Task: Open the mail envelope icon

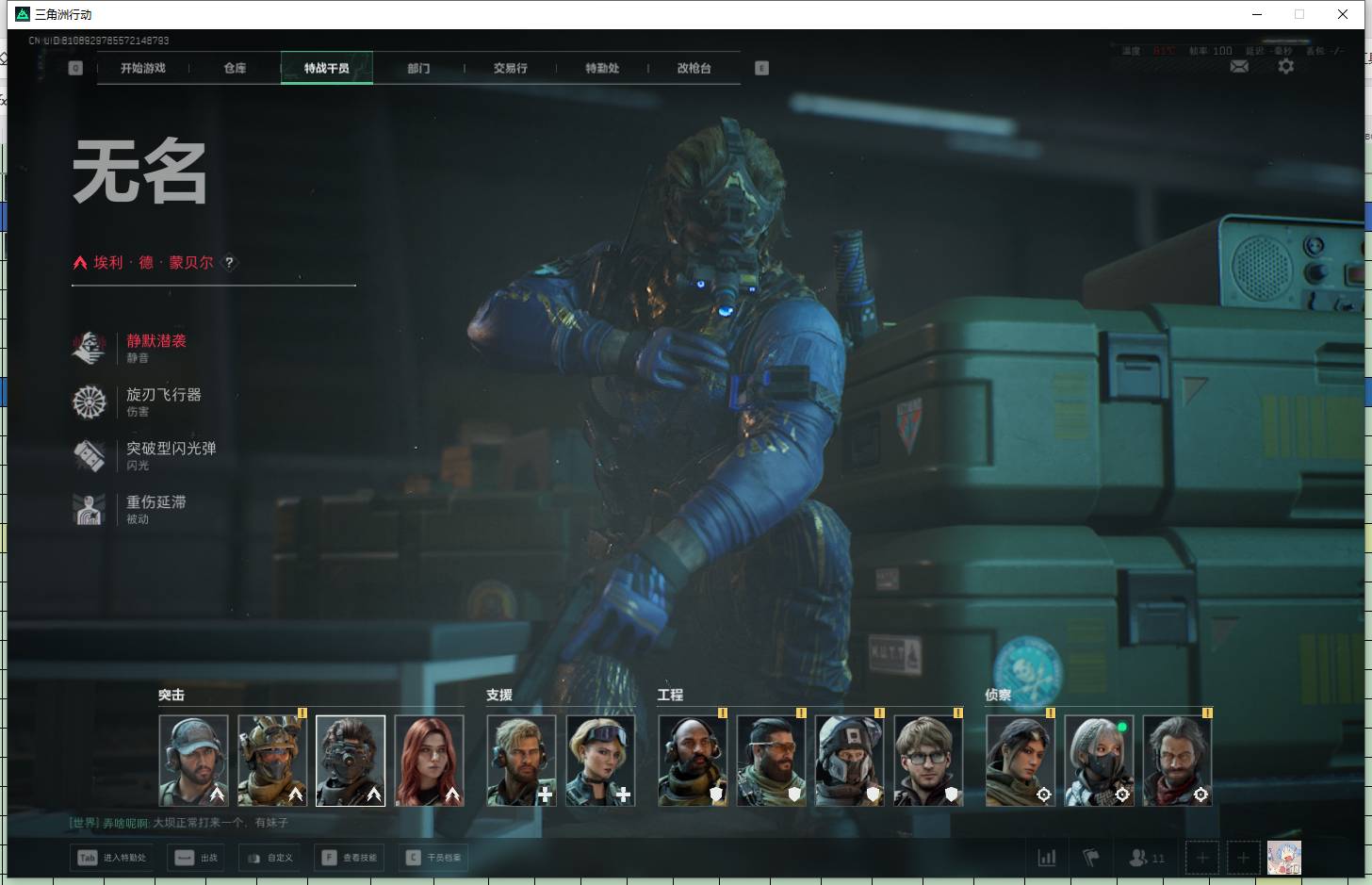Action: click(1239, 66)
